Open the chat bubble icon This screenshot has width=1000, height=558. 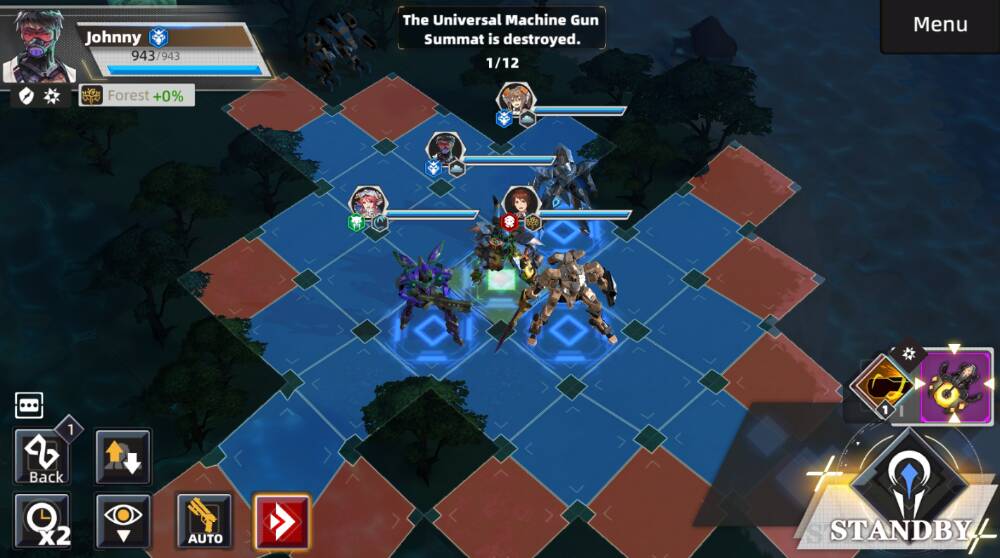click(x=28, y=405)
